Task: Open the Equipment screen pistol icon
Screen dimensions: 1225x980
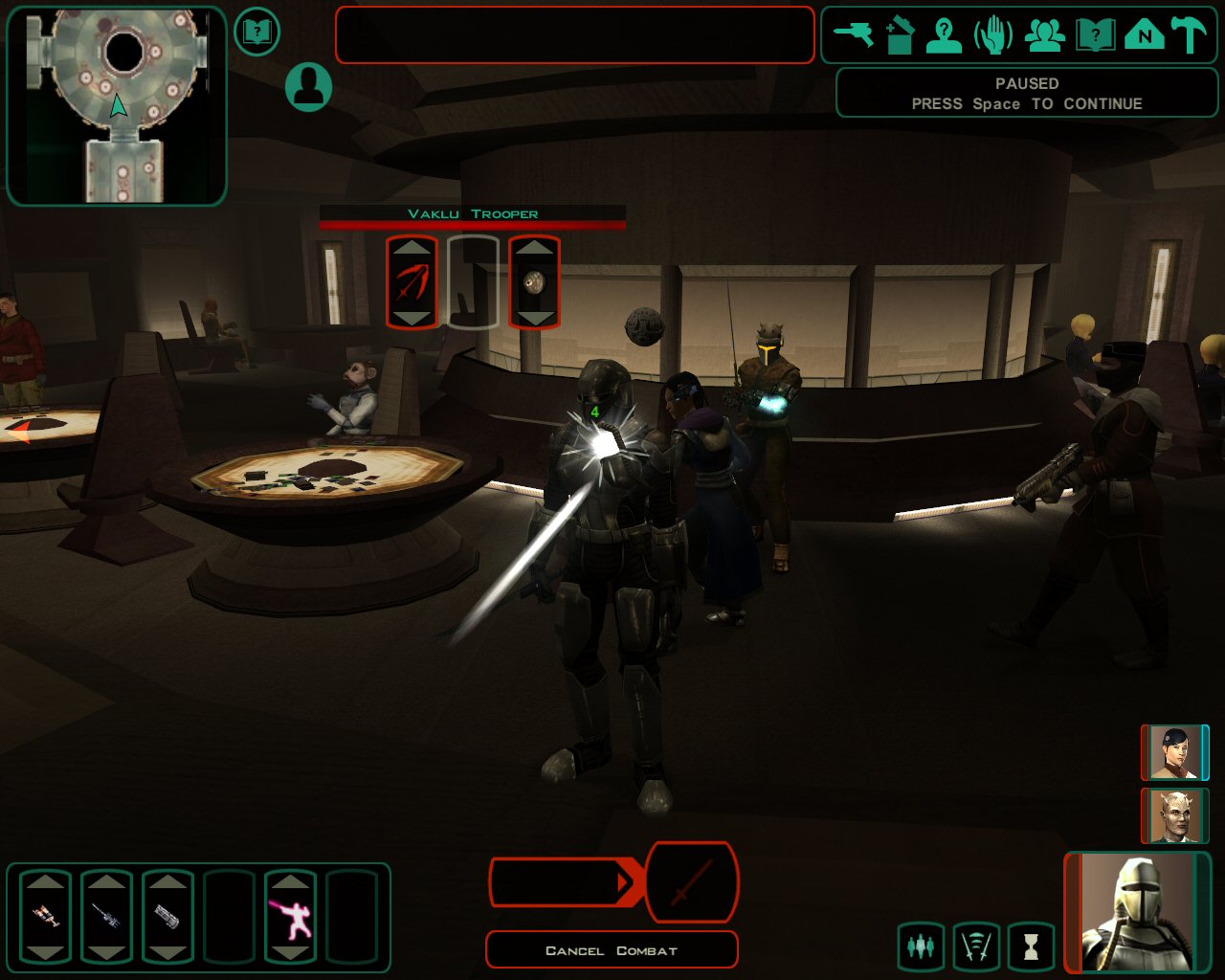Action: point(853,35)
